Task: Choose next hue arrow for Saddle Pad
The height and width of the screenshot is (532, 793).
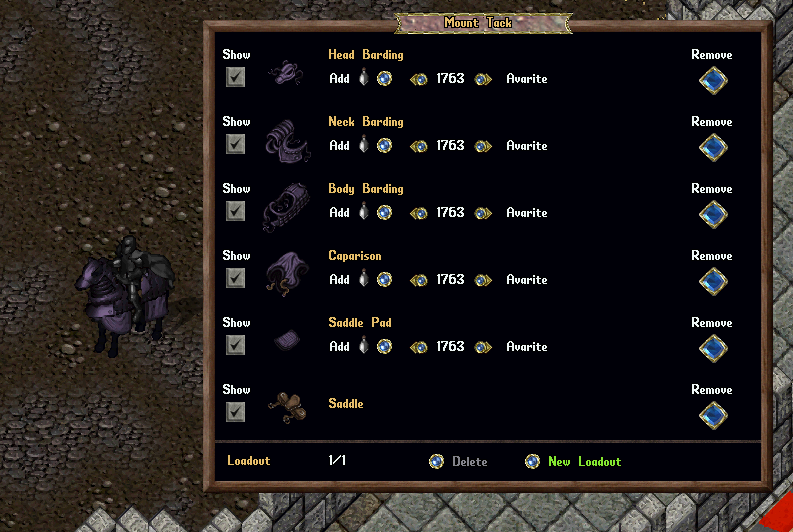Action: (x=483, y=347)
